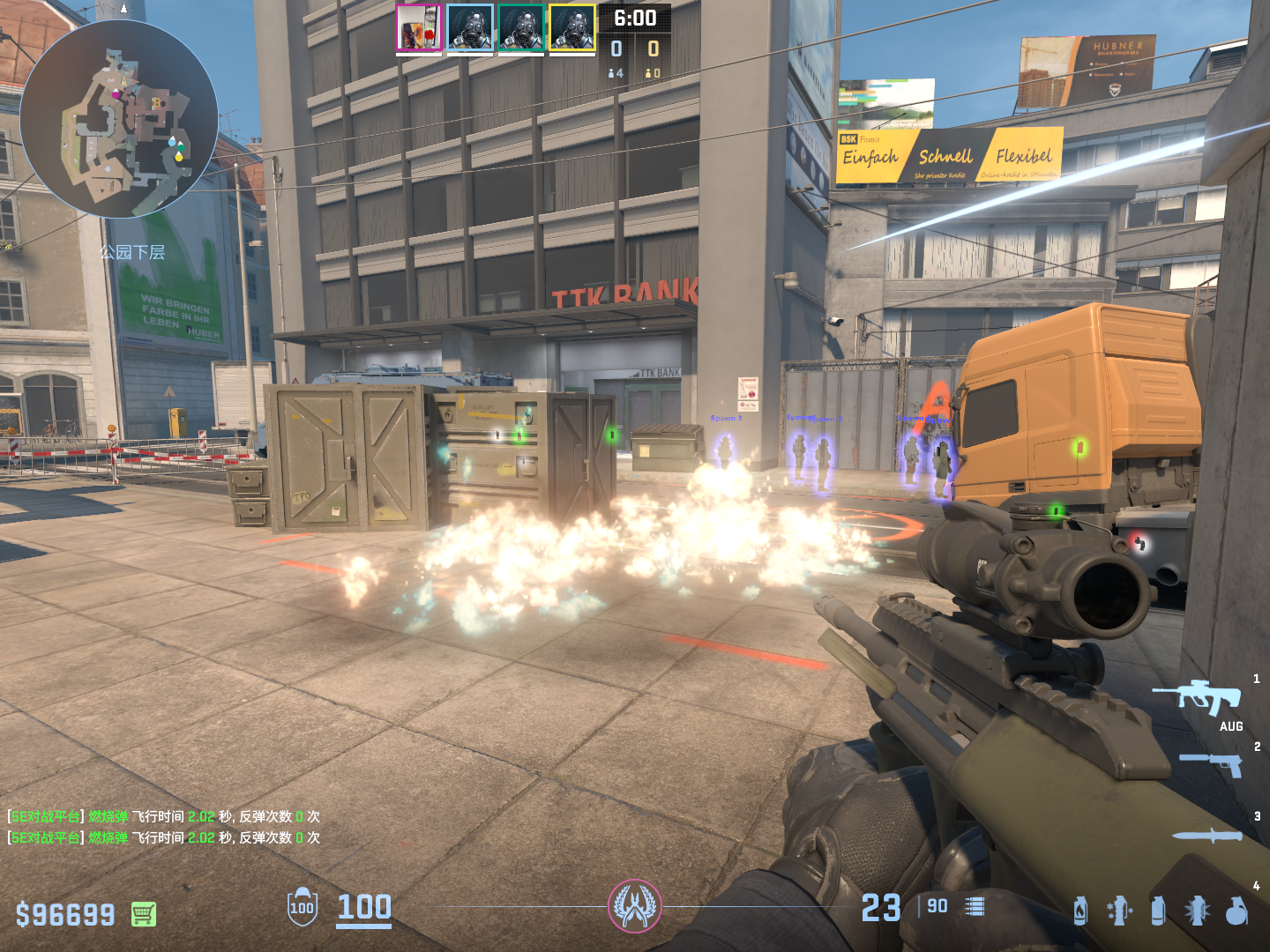Viewport: 1270px width, 952px height.
Task: Select the HE grenade icon
Action: (x=1236, y=911)
